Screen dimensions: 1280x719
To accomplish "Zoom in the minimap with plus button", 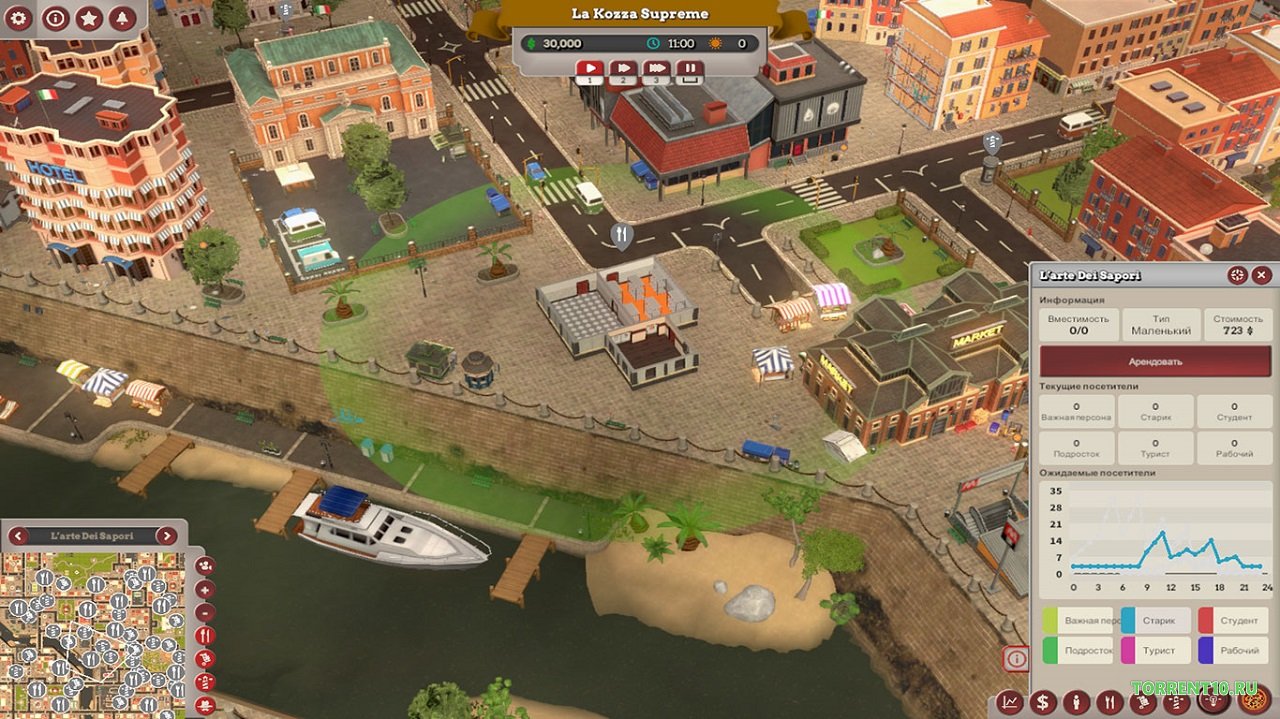I will [205, 589].
